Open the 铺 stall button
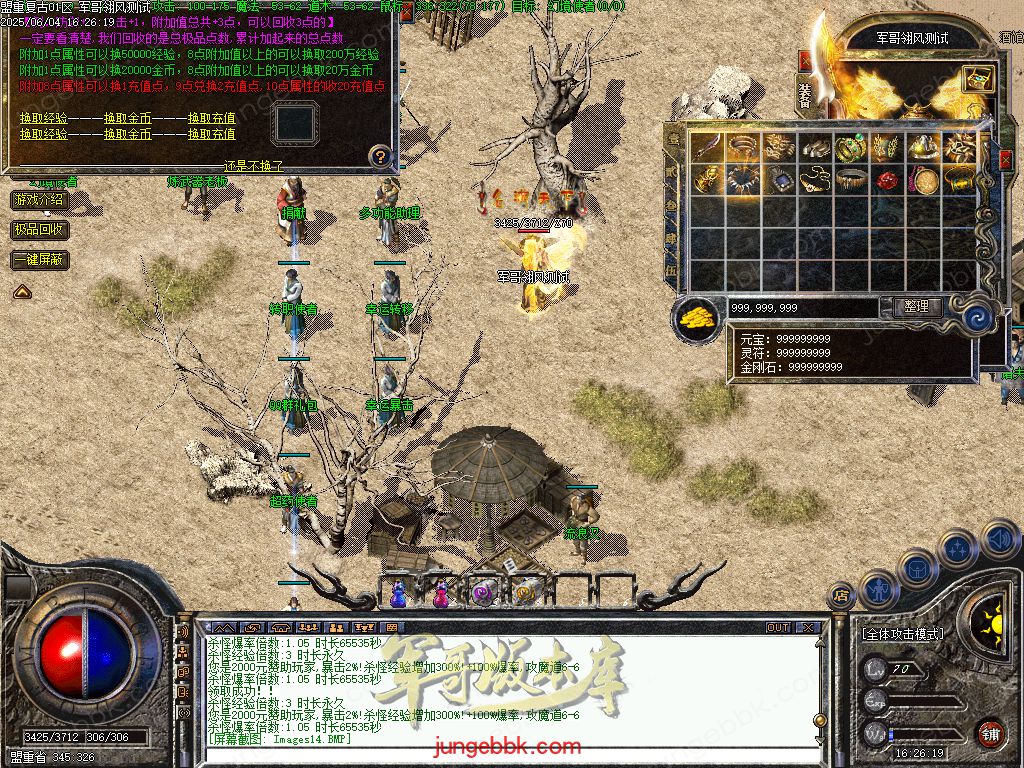Screen dimensions: 1024x768 990,733
